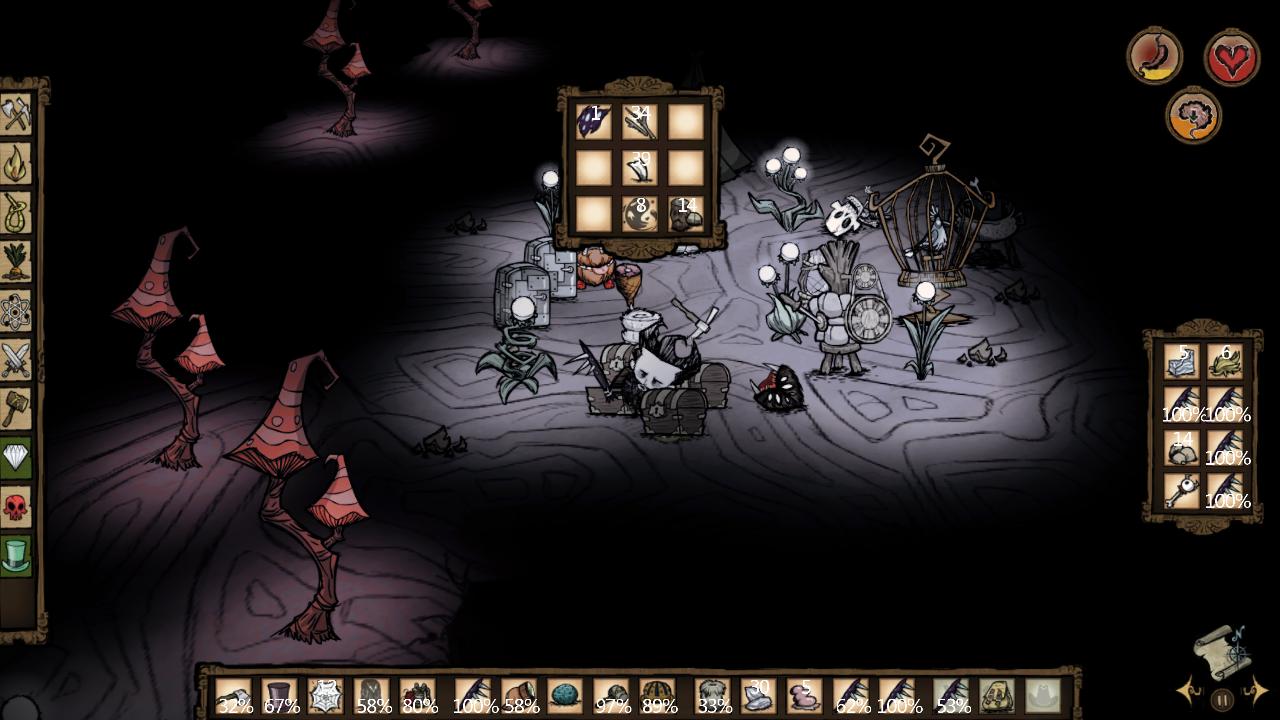Select the eyeball bone key in backpack
1280x720 pixels.
point(1181,492)
